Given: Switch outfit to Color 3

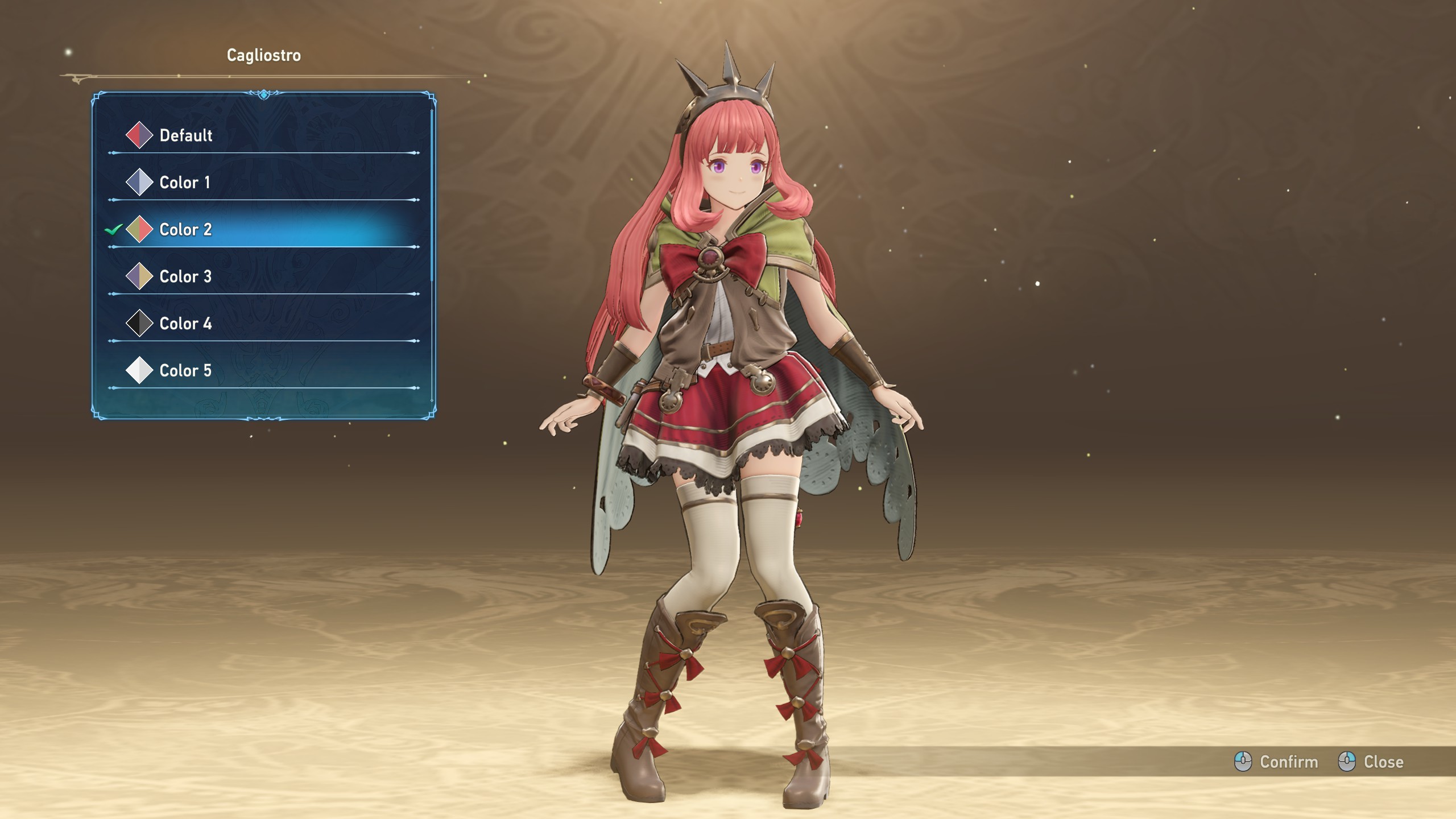Looking at the screenshot, I should click(x=185, y=277).
